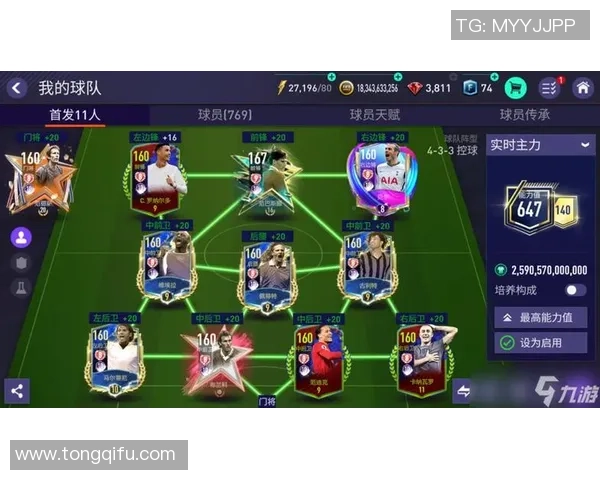Pick the 右边锋 Tottenham player card

tap(381, 178)
